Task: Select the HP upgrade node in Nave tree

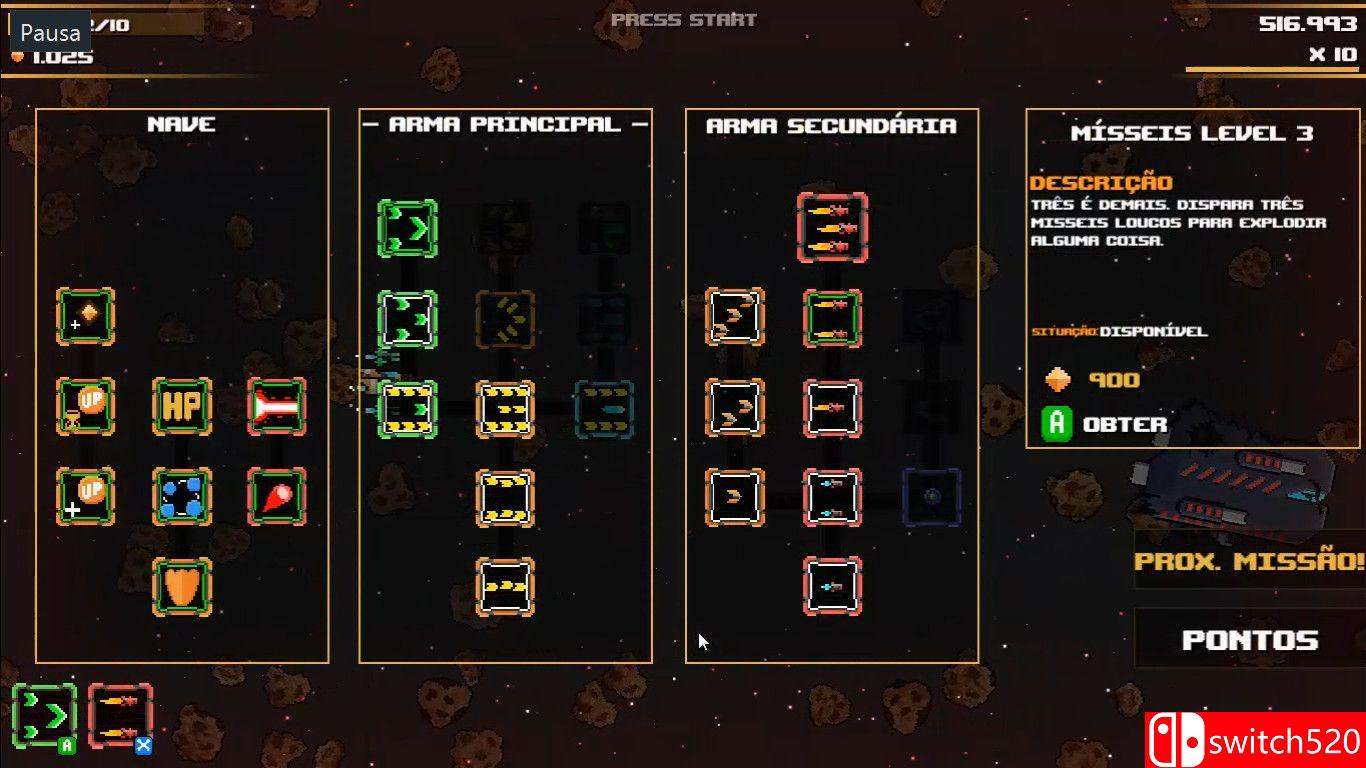Action: (x=183, y=408)
